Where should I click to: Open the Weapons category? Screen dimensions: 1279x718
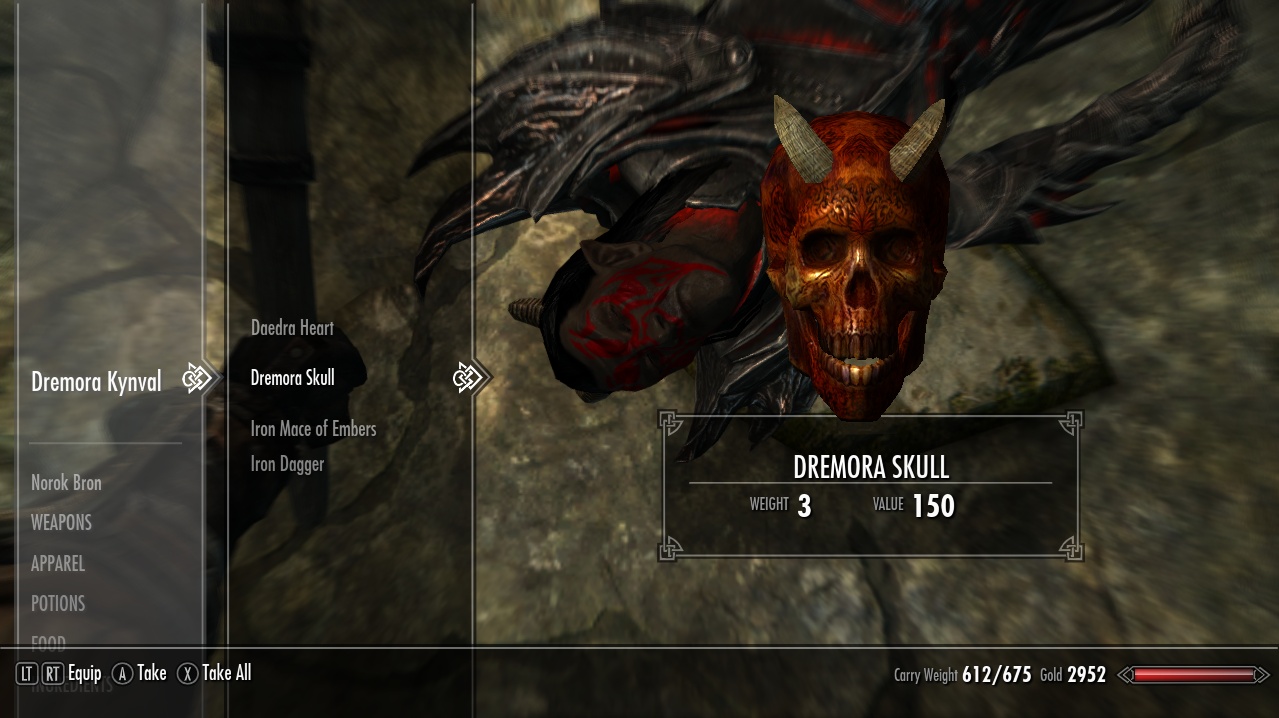click(61, 523)
